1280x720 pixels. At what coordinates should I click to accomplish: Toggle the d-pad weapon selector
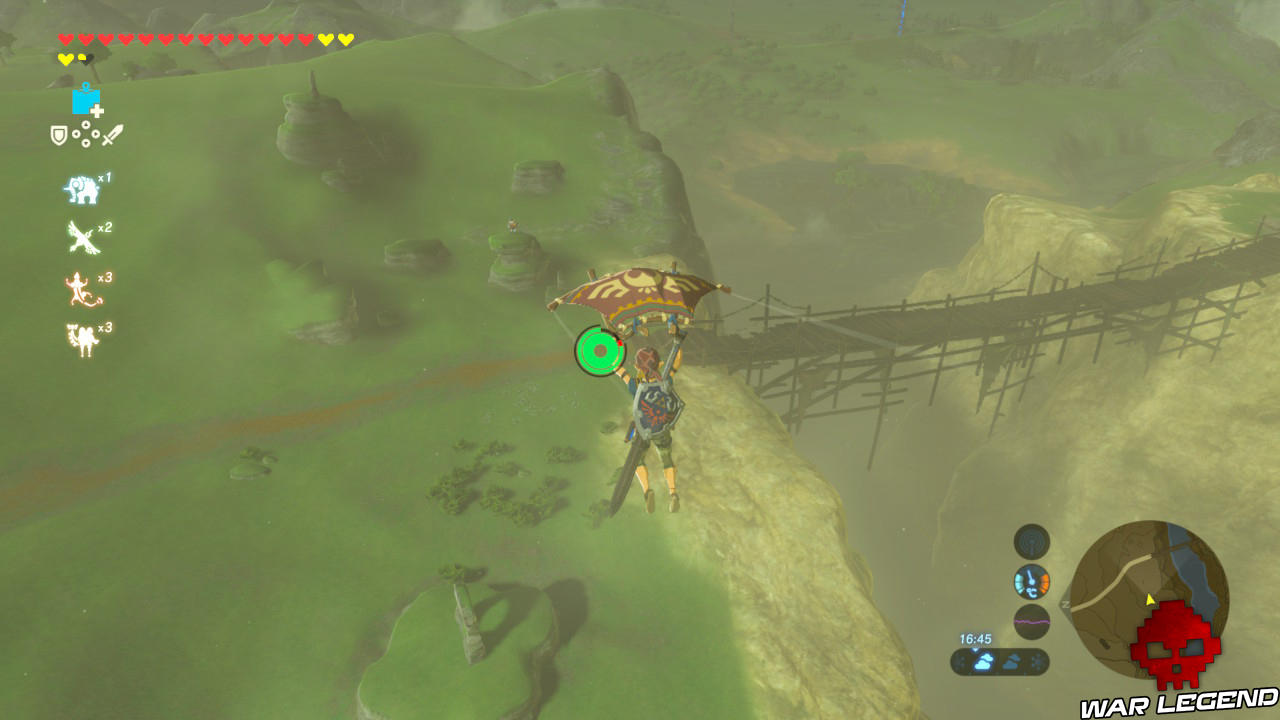85,133
